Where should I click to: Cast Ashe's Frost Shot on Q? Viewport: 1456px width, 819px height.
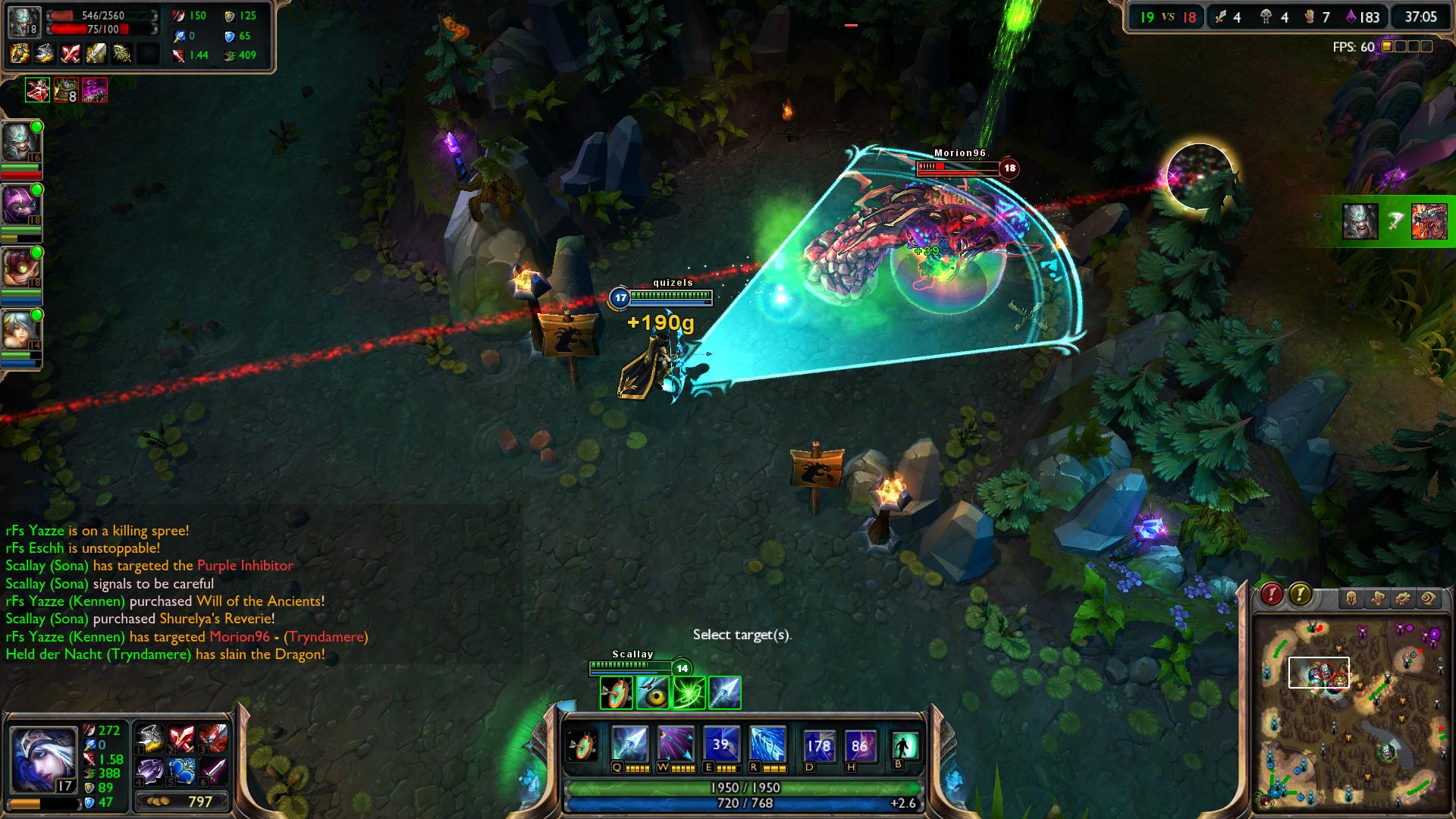pyautogui.click(x=631, y=745)
